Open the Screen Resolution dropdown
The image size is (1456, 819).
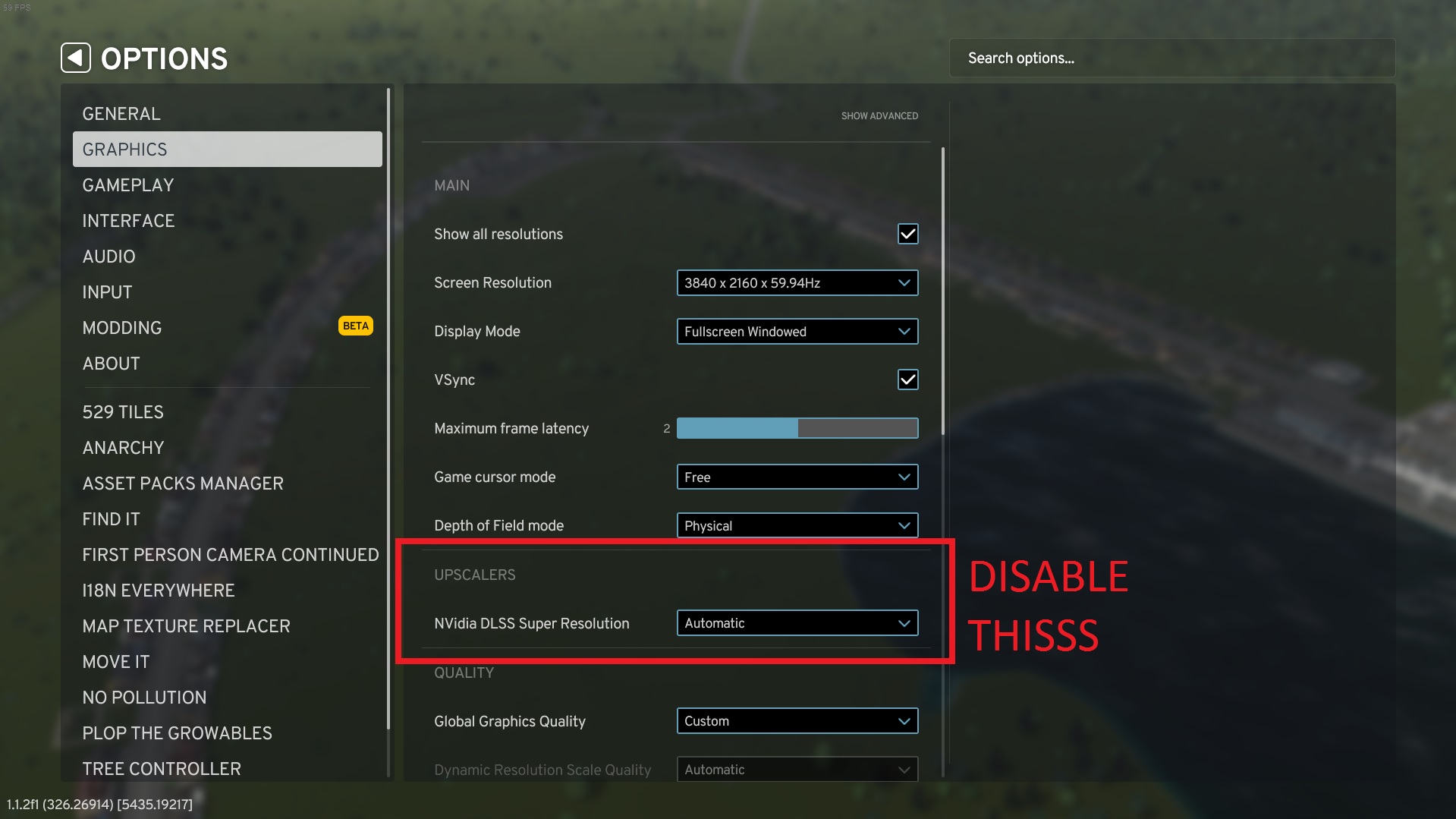coord(796,282)
